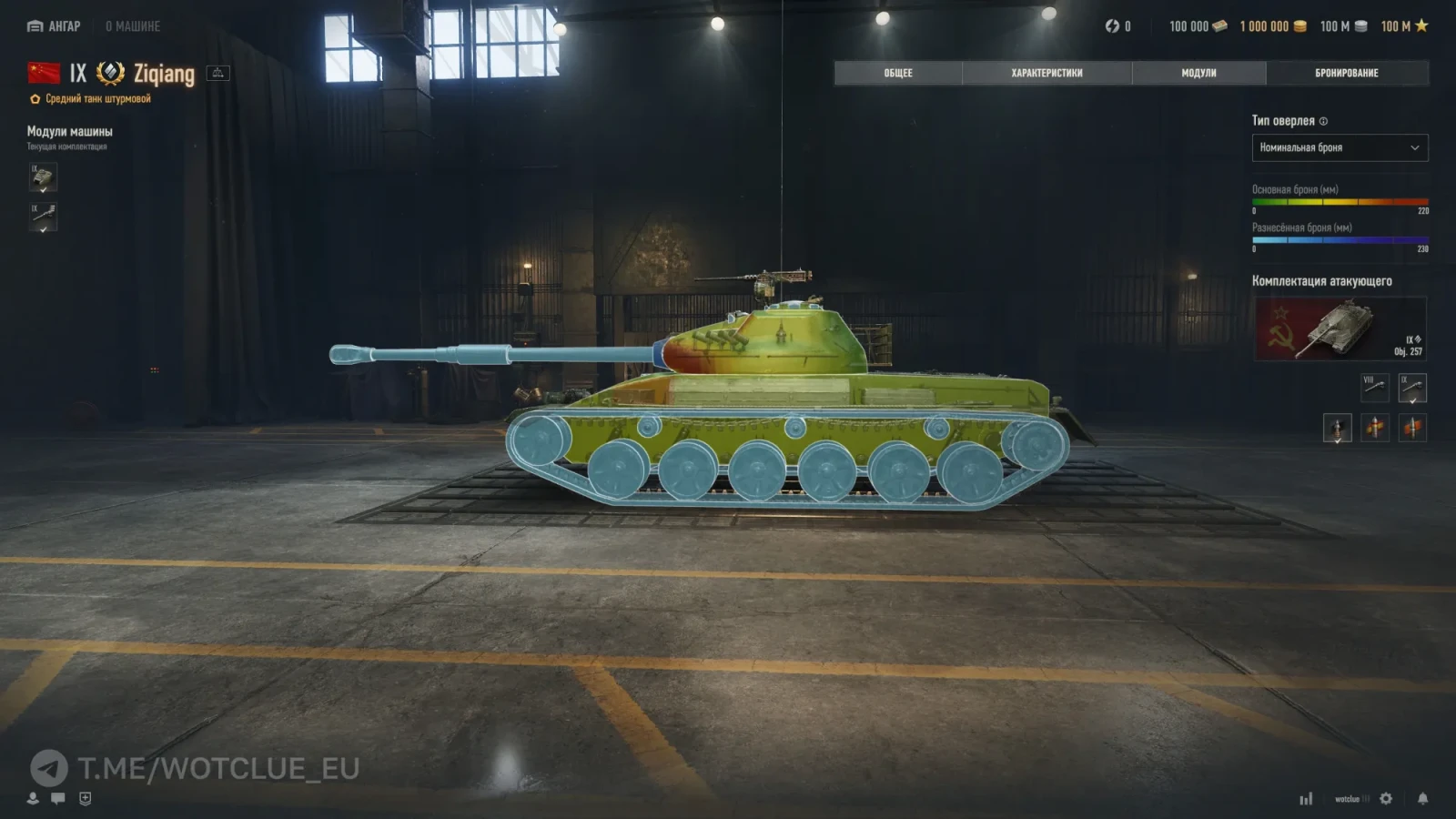Viewport: 1456px width, 819px height.
Task: Switch to the Общее tab
Action: coord(897,73)
